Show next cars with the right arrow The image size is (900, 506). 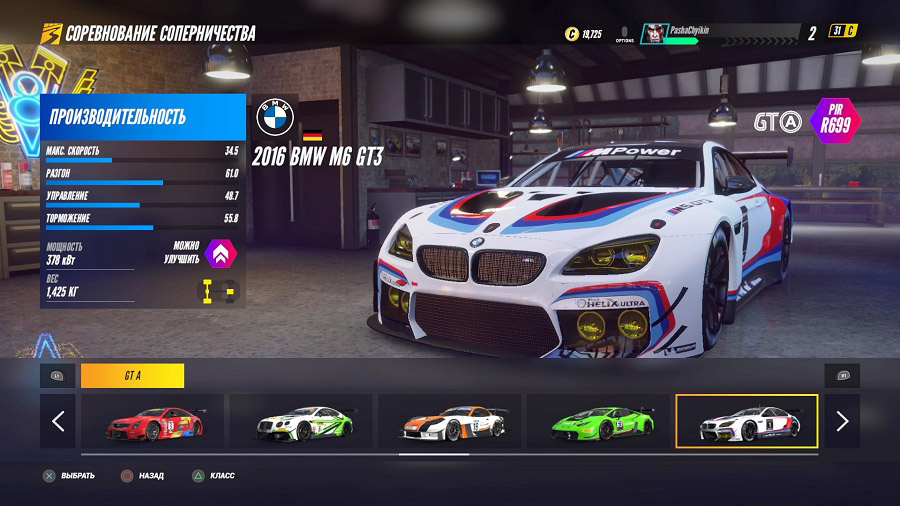[x=842, y=421]
